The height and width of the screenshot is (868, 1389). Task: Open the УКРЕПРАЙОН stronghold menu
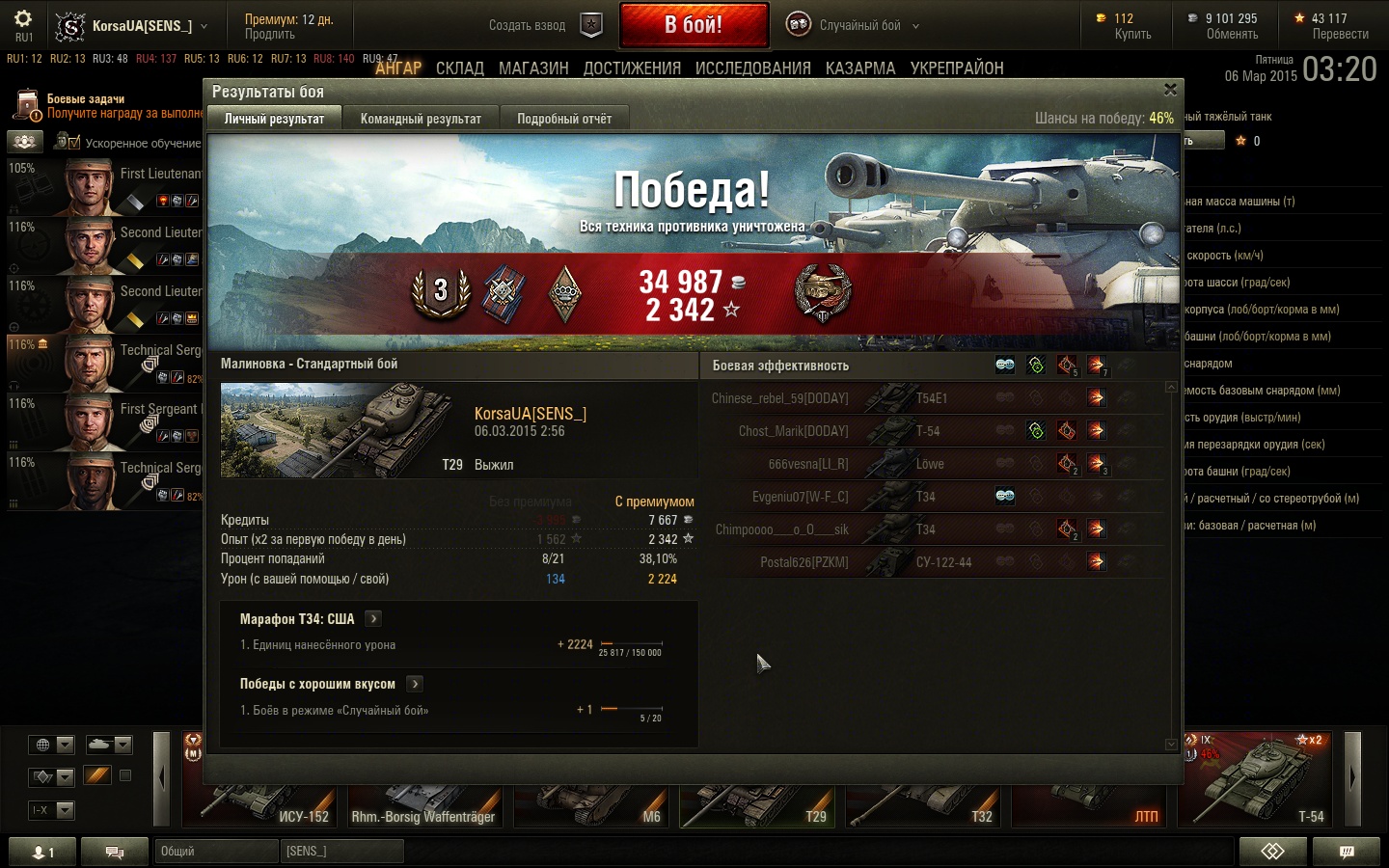[956, 68]
